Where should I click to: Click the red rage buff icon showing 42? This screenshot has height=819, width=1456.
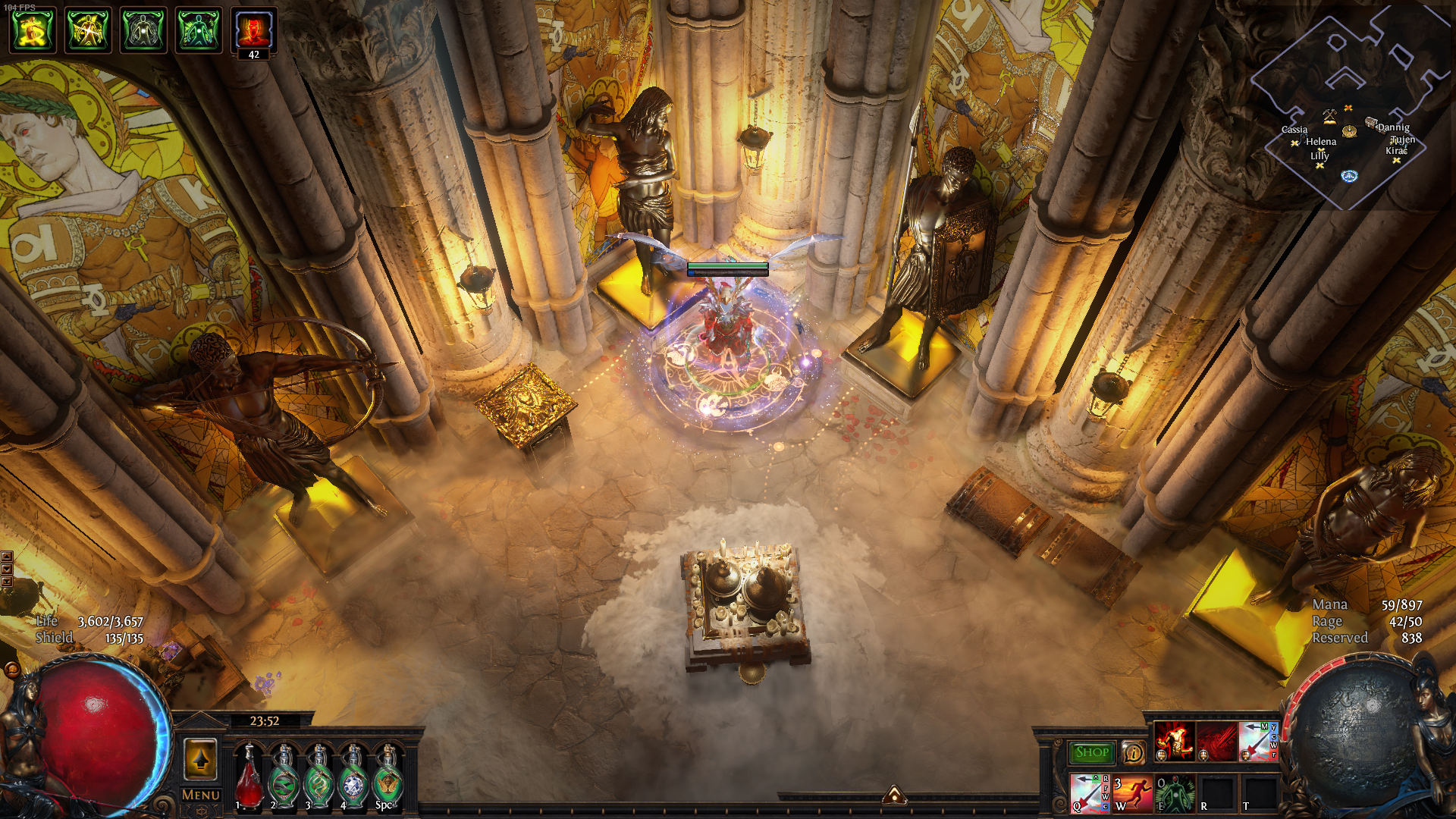tap(254, 30)
